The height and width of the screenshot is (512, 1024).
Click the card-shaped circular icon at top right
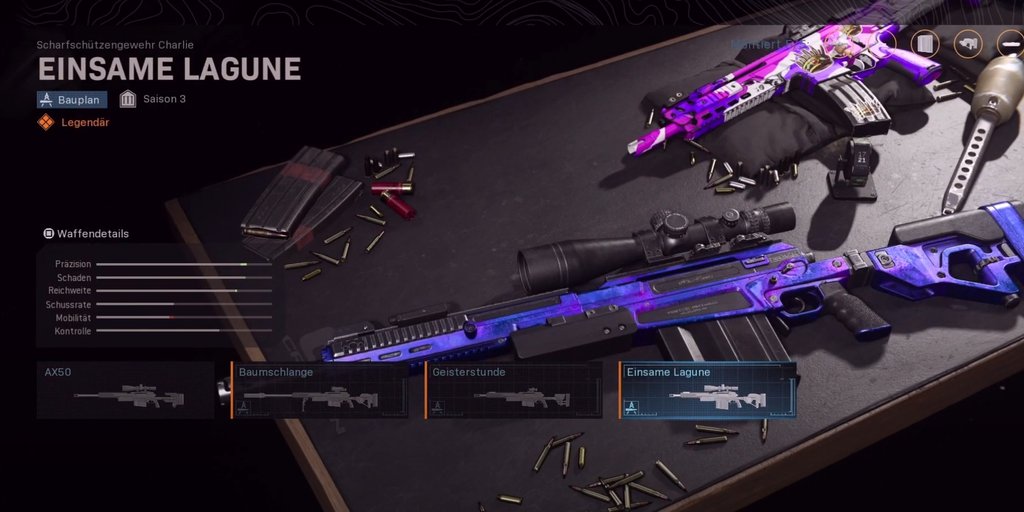tap(926, 44)
